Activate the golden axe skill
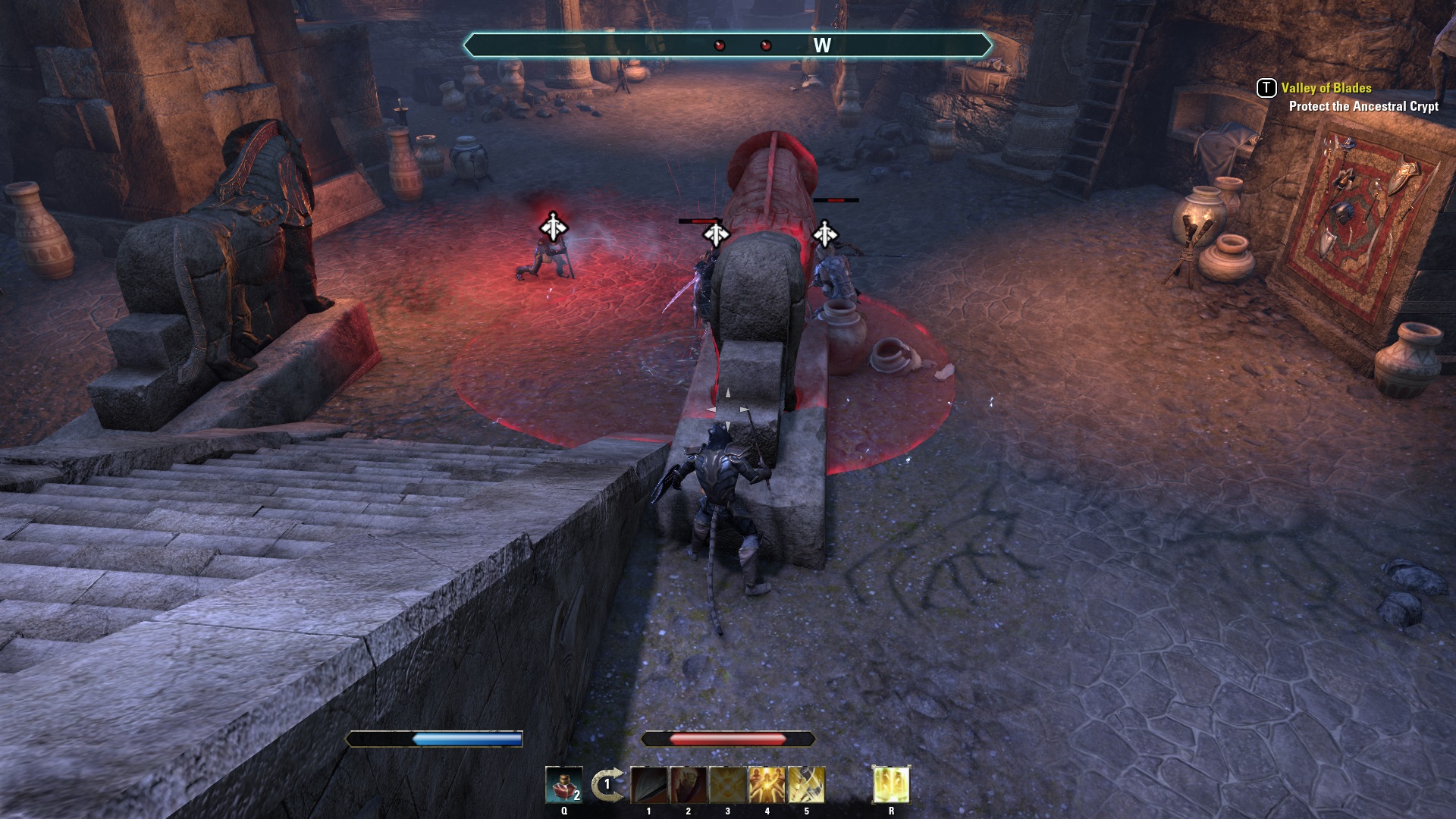Image resolution: width=1456 pixels, height=819 pixels. click(x=806, y=785)
